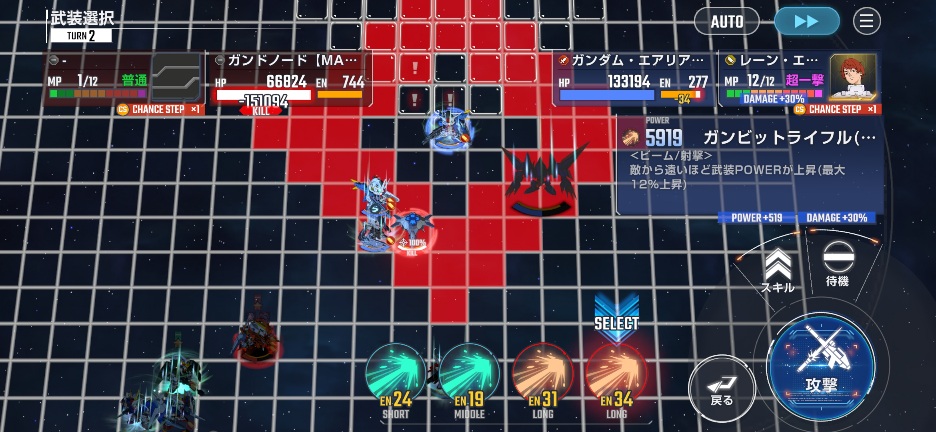Open the enemy ガンドノード status panel
This screenshot has width=936, height=432.
(x=290, y=80)
